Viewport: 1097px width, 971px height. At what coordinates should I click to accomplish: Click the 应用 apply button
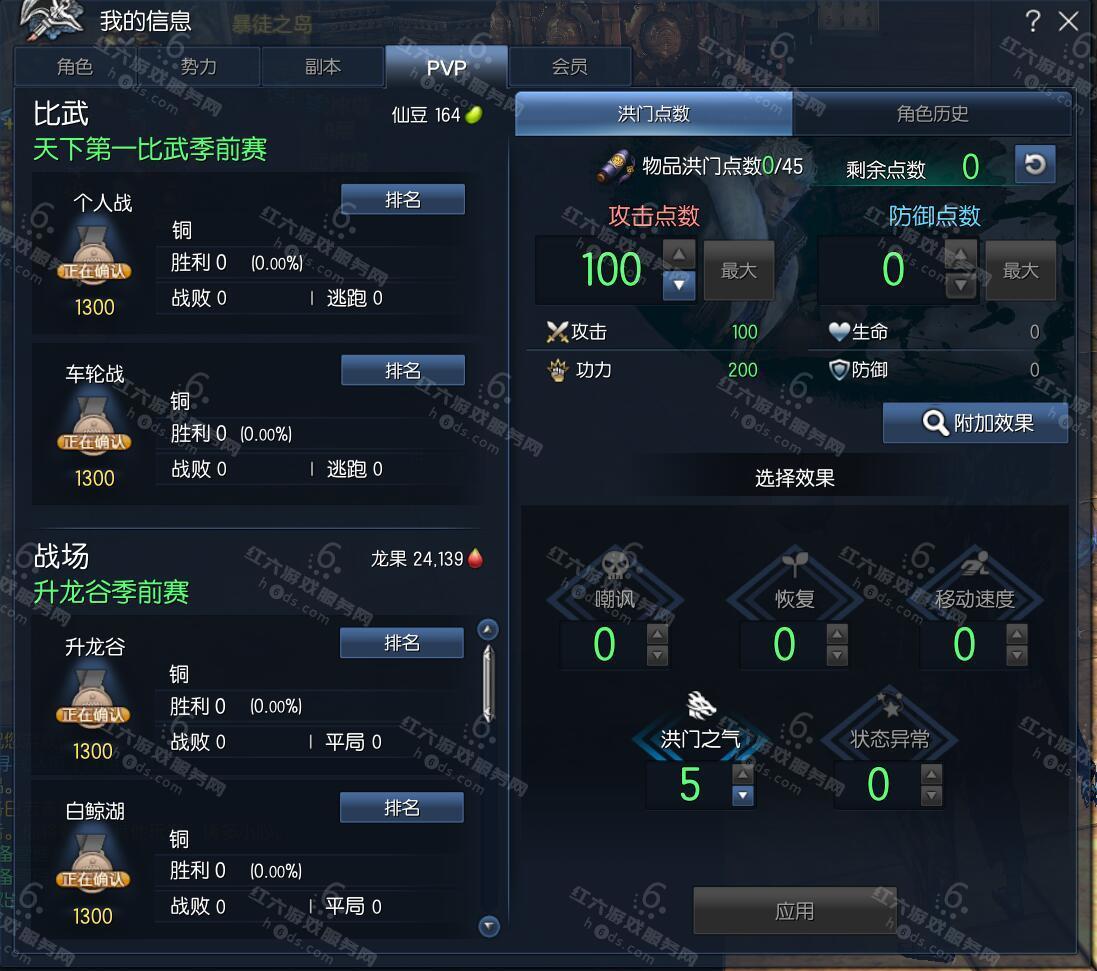point(794,911)
